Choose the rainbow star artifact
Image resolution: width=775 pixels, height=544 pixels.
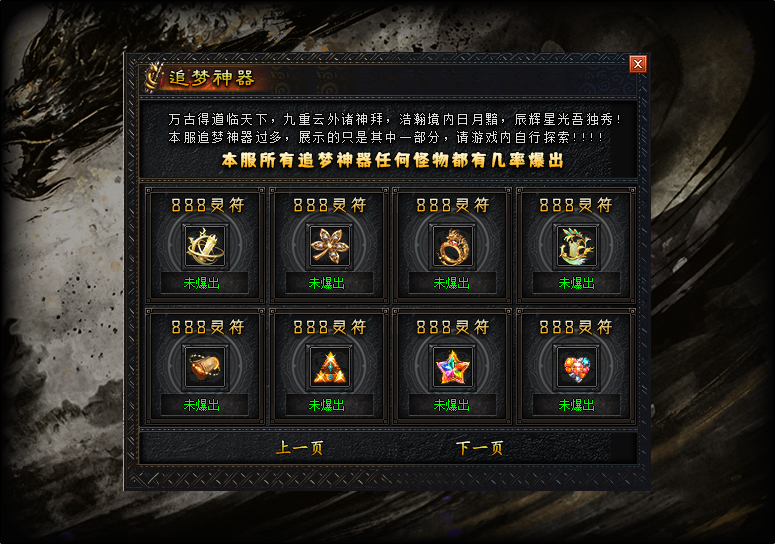coord(452,368)
